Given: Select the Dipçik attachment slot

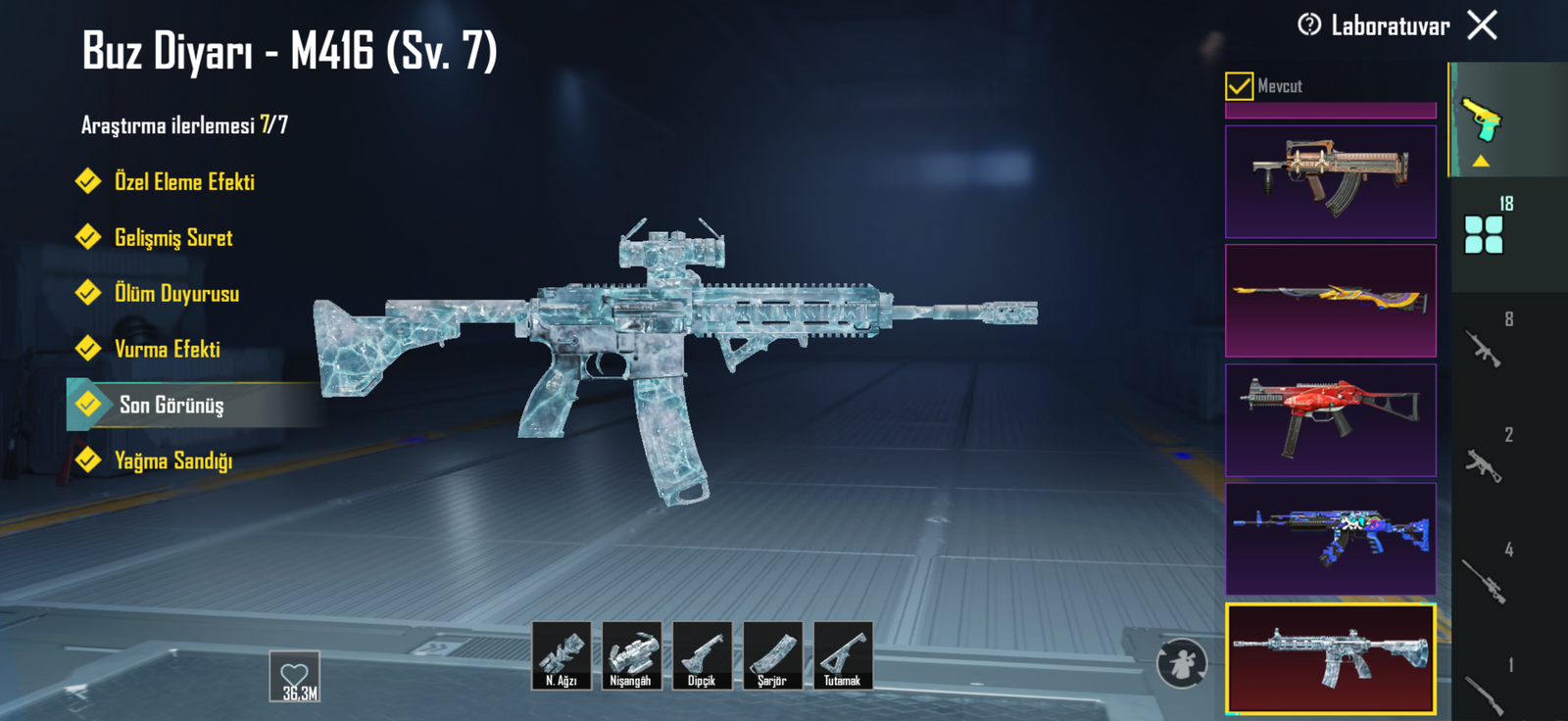Looking at the screenshot, I should [702, 655].
